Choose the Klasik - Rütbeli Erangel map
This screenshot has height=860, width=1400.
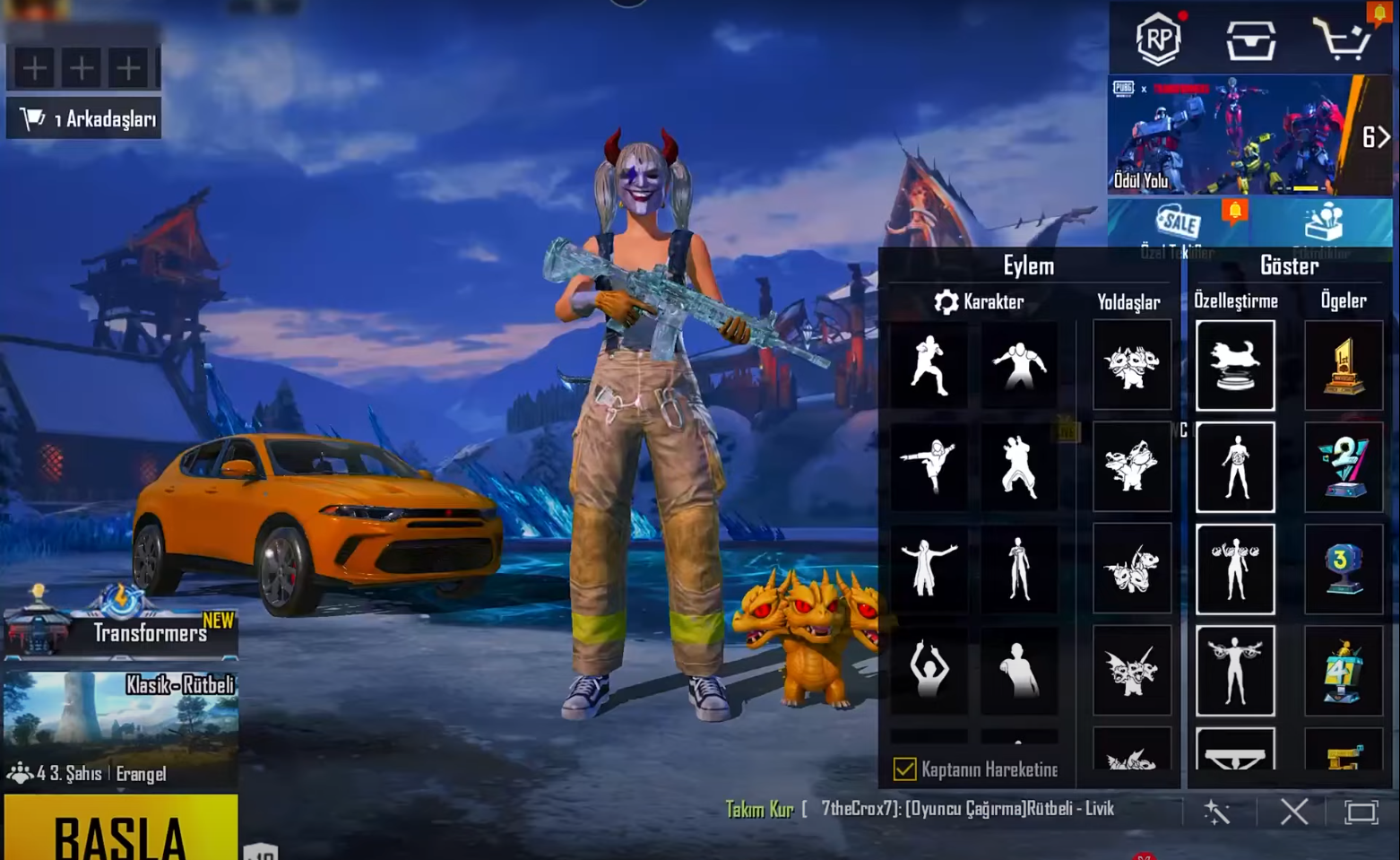pos(121,728)
